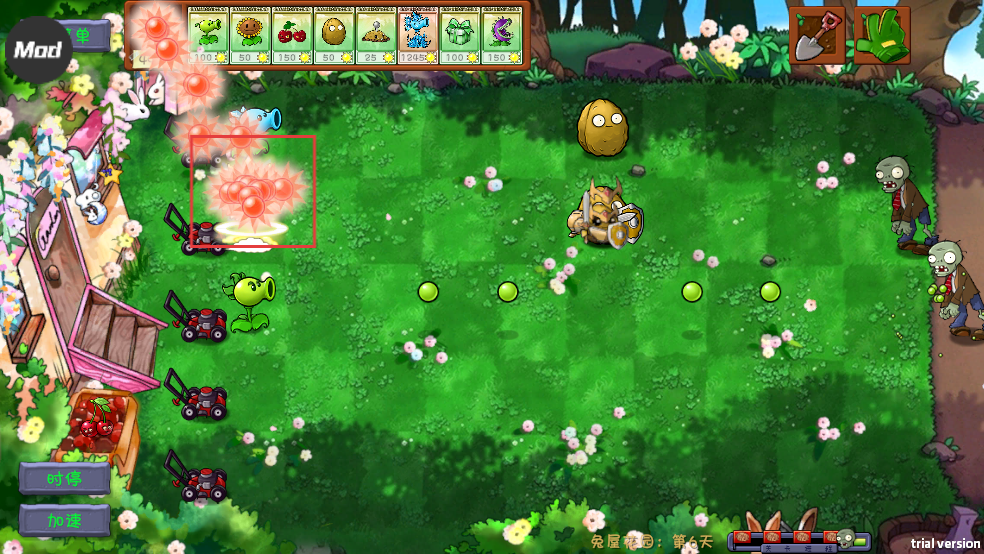Choose the Cherry Bomb seed card
Viewport: 984px width, 554px height.
point(292,35)
